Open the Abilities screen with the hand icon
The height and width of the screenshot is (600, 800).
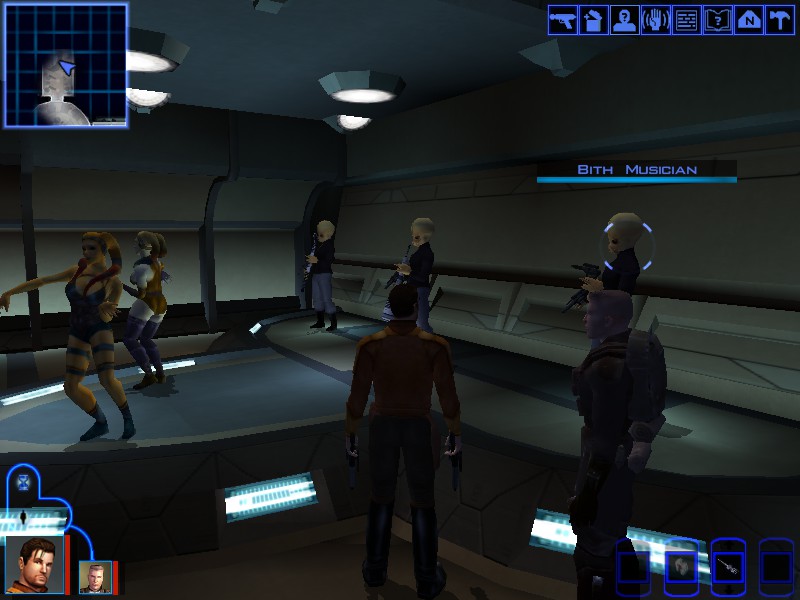coord(655,20)
